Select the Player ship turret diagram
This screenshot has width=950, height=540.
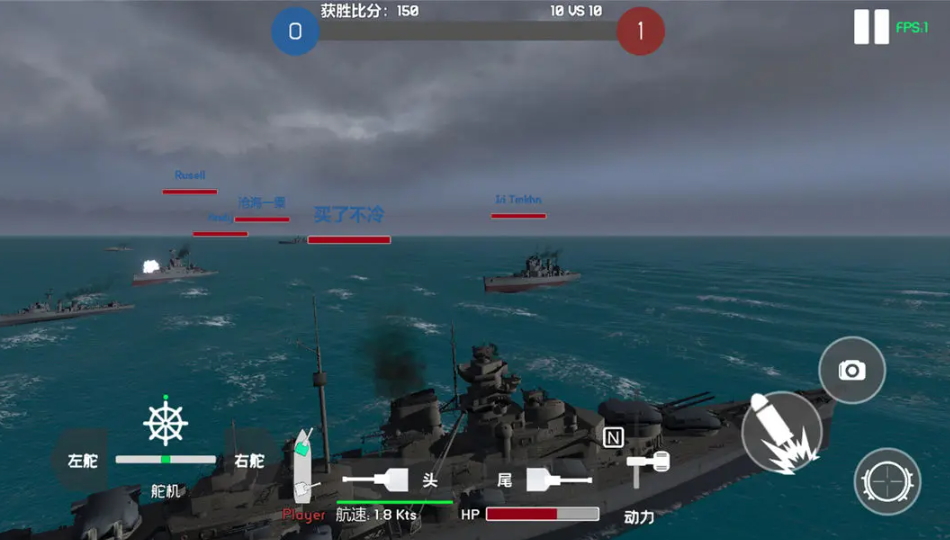(x=304, y=465)
